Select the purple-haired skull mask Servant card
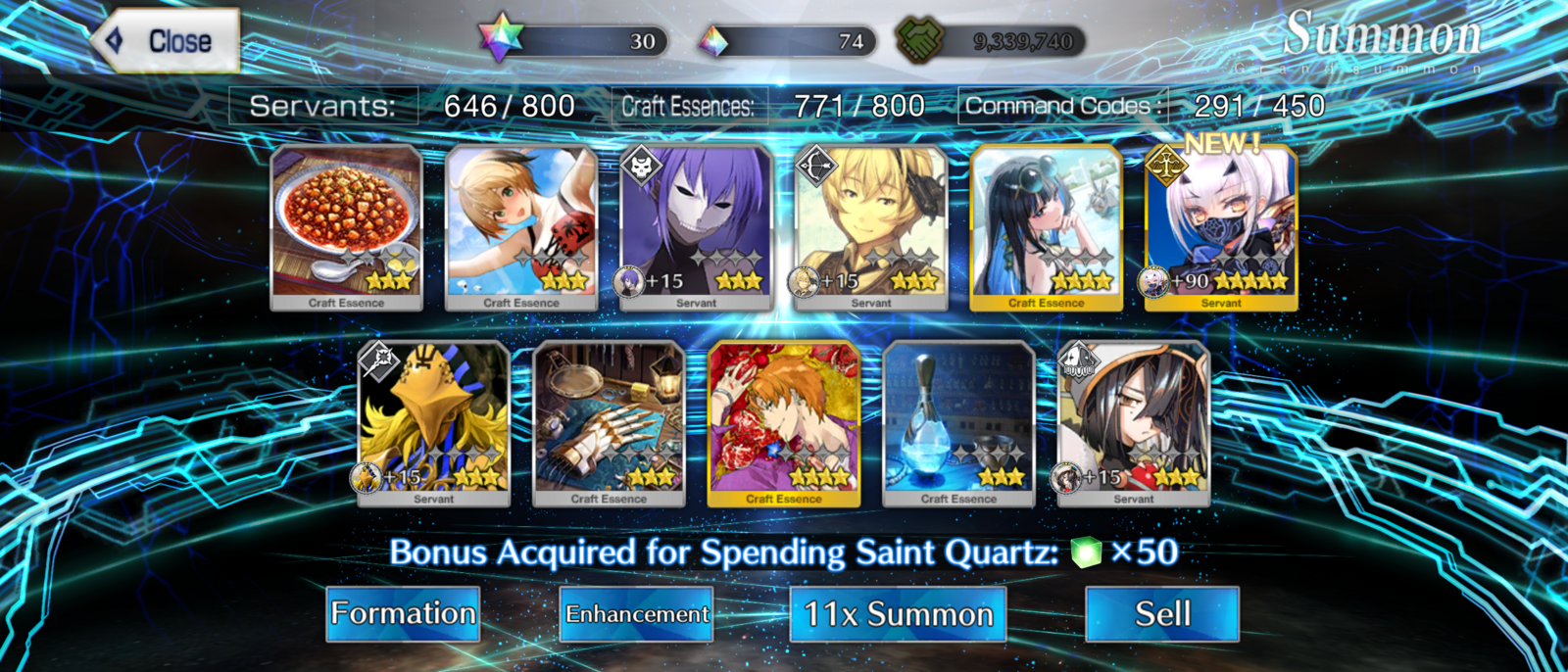 [x=696, y=227]
